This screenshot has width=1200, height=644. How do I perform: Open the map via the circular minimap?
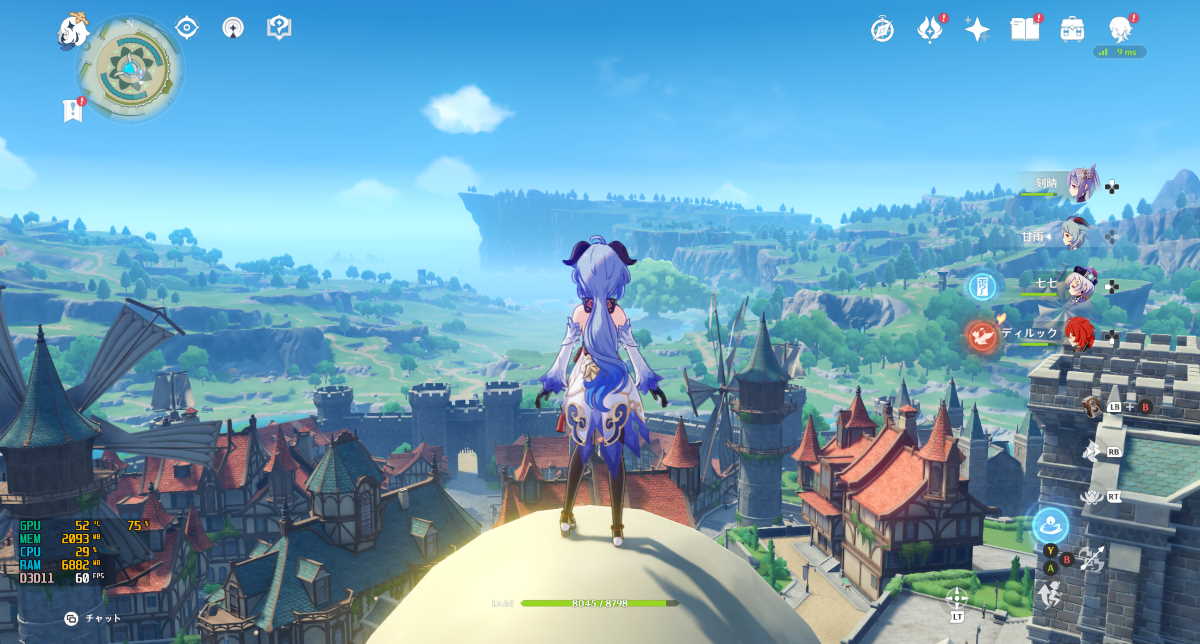point(130,70)
